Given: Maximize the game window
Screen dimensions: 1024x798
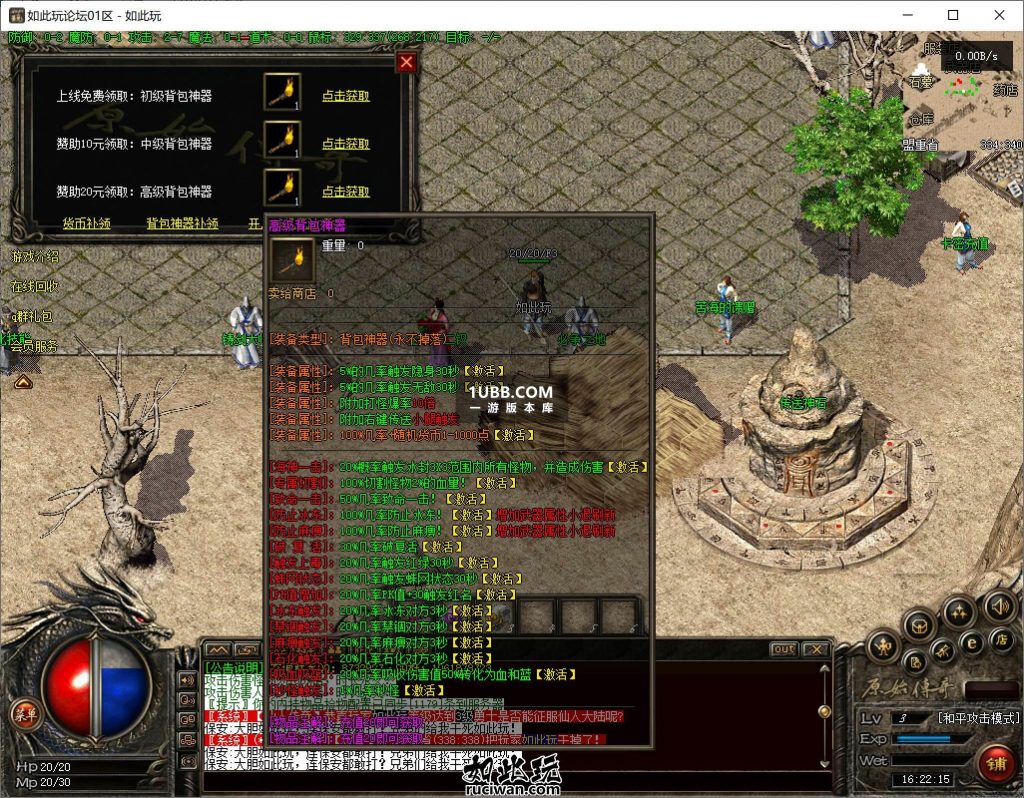Looking at the screenshot, I should pos(953,15).
